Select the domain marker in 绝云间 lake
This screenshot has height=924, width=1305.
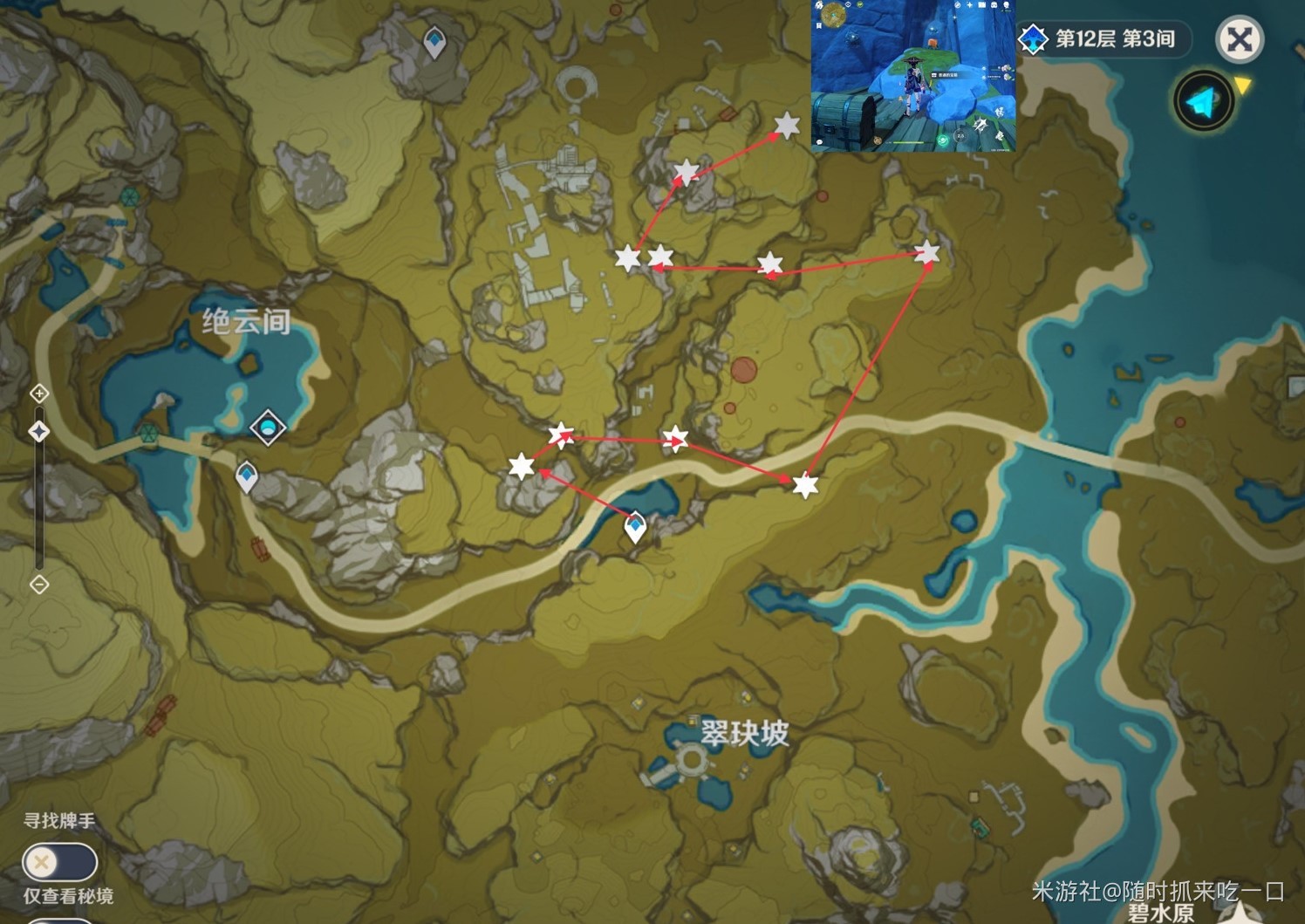(268, 428)
